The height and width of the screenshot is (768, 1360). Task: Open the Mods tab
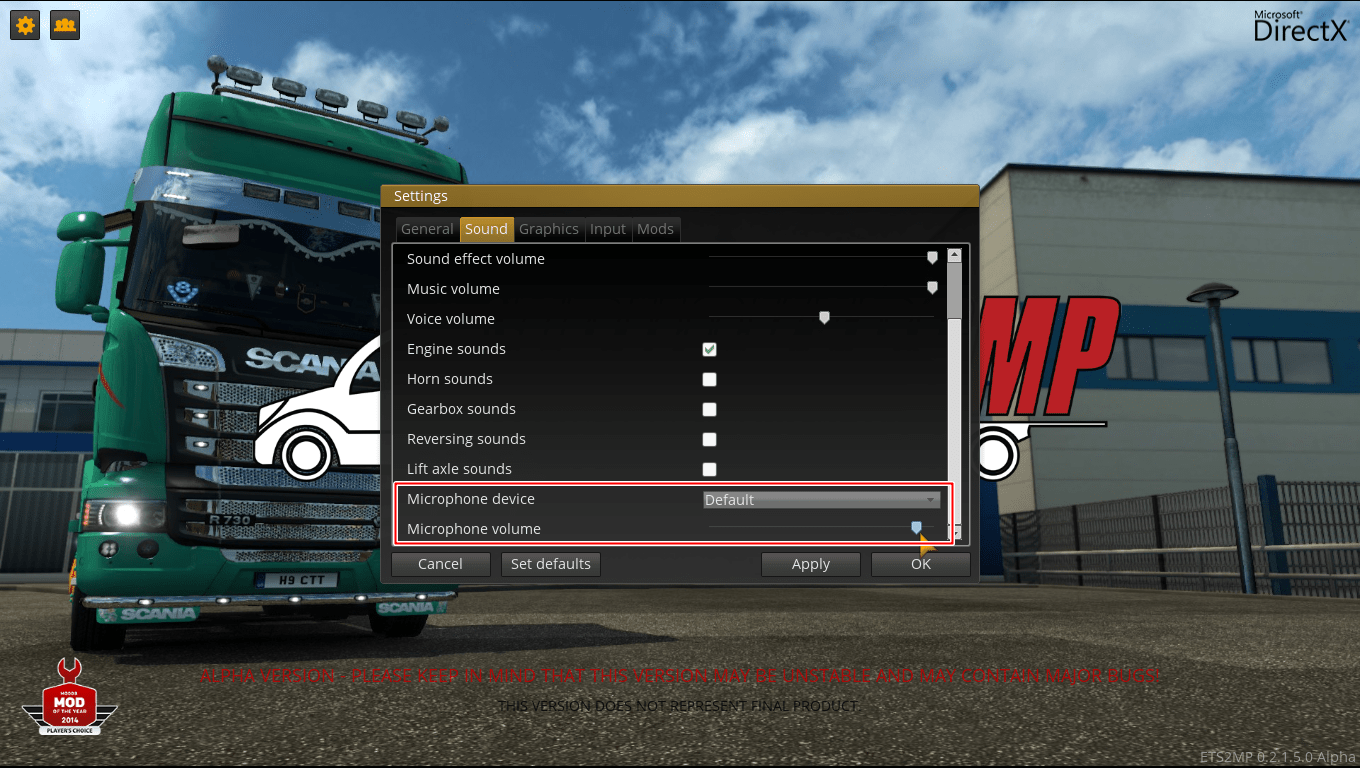pos(655,229)
